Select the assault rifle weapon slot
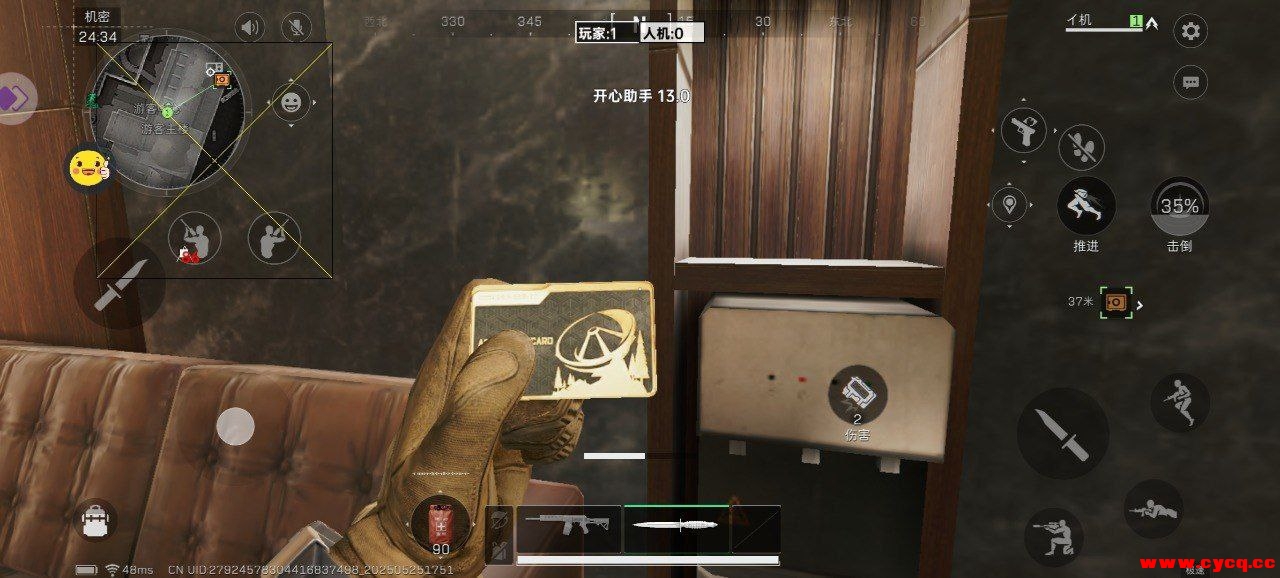1280x578 pixels. point(568,526)
